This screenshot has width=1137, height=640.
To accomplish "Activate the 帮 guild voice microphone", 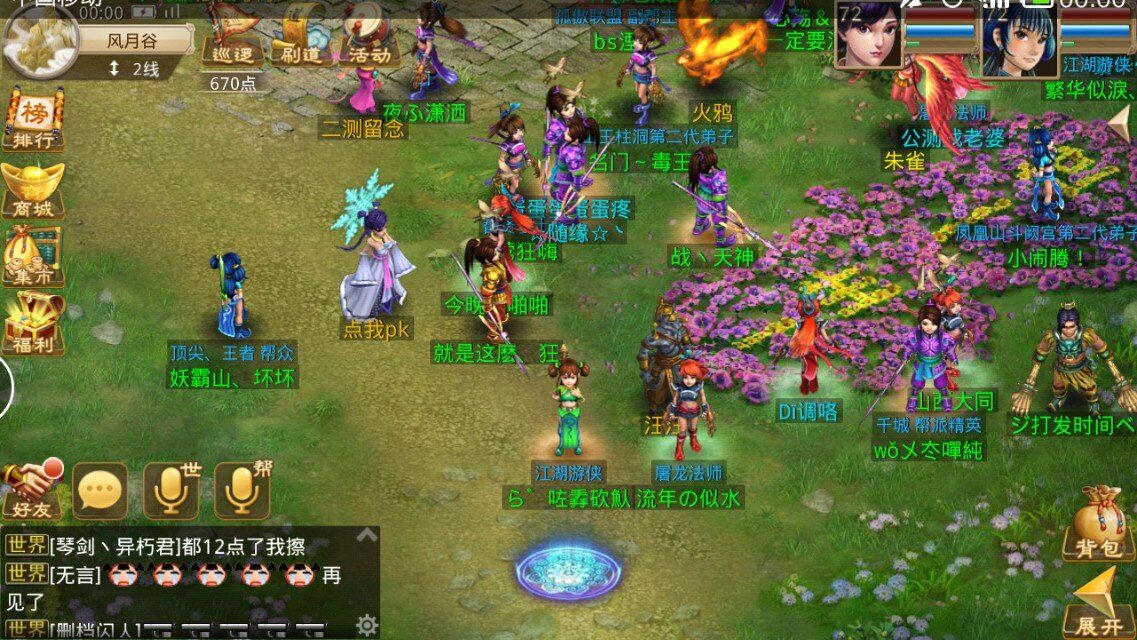I will pyautogui.click(x=241, y=490).
